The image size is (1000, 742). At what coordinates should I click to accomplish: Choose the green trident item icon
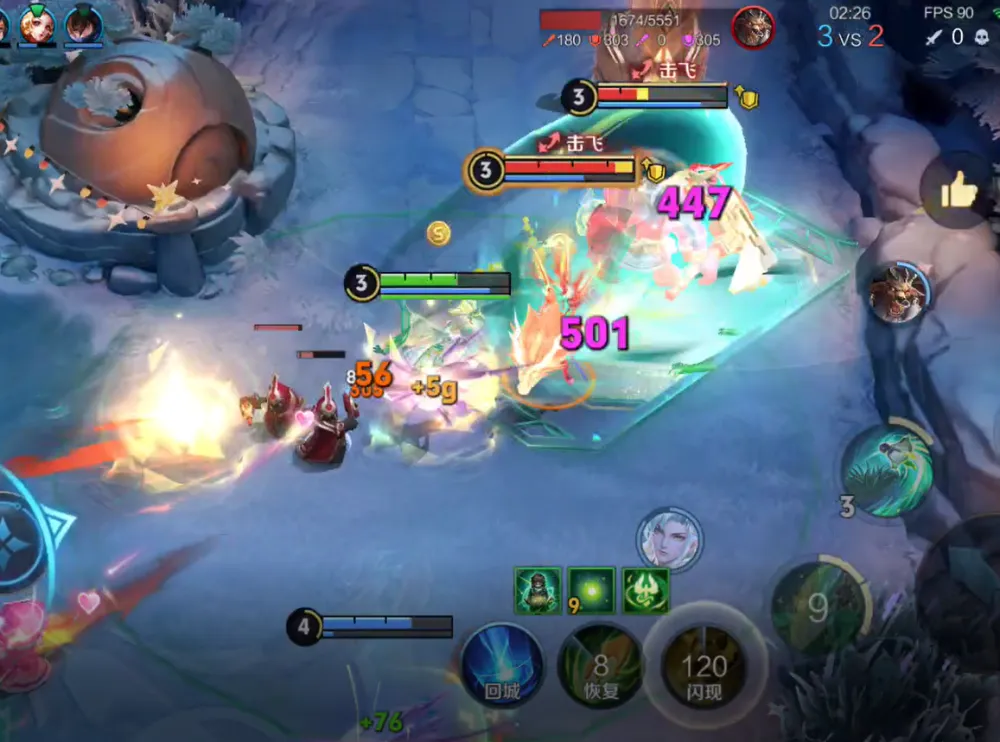click(645, 590)
